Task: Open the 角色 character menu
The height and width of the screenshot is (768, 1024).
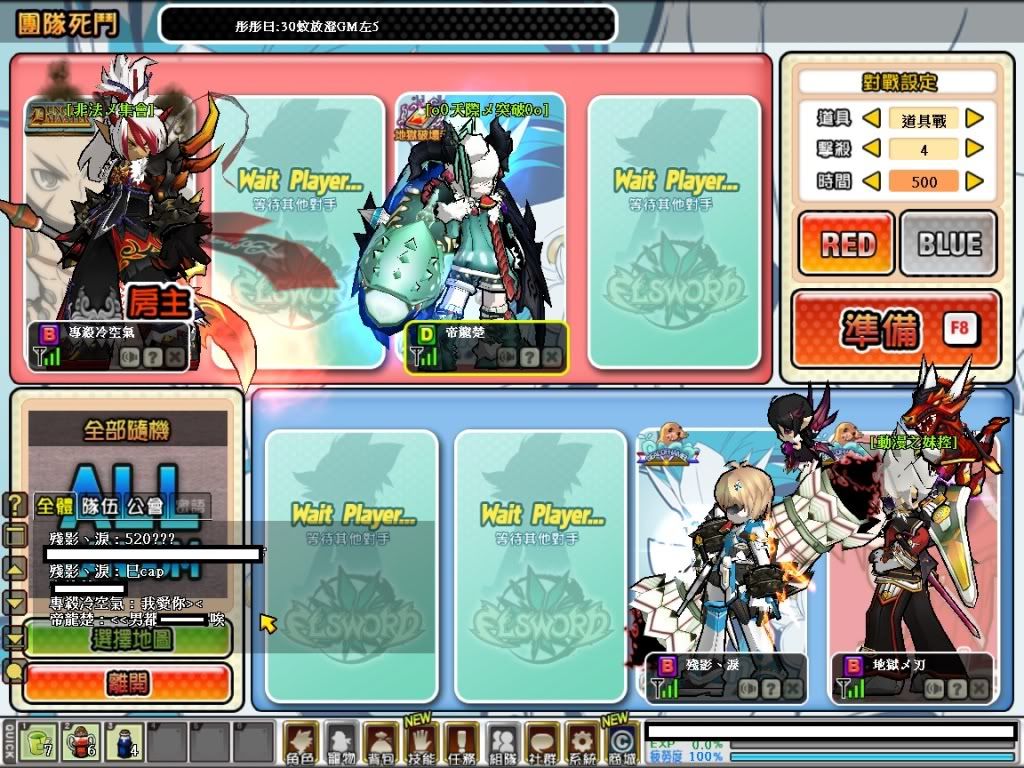Action: (x=301, y=744)
